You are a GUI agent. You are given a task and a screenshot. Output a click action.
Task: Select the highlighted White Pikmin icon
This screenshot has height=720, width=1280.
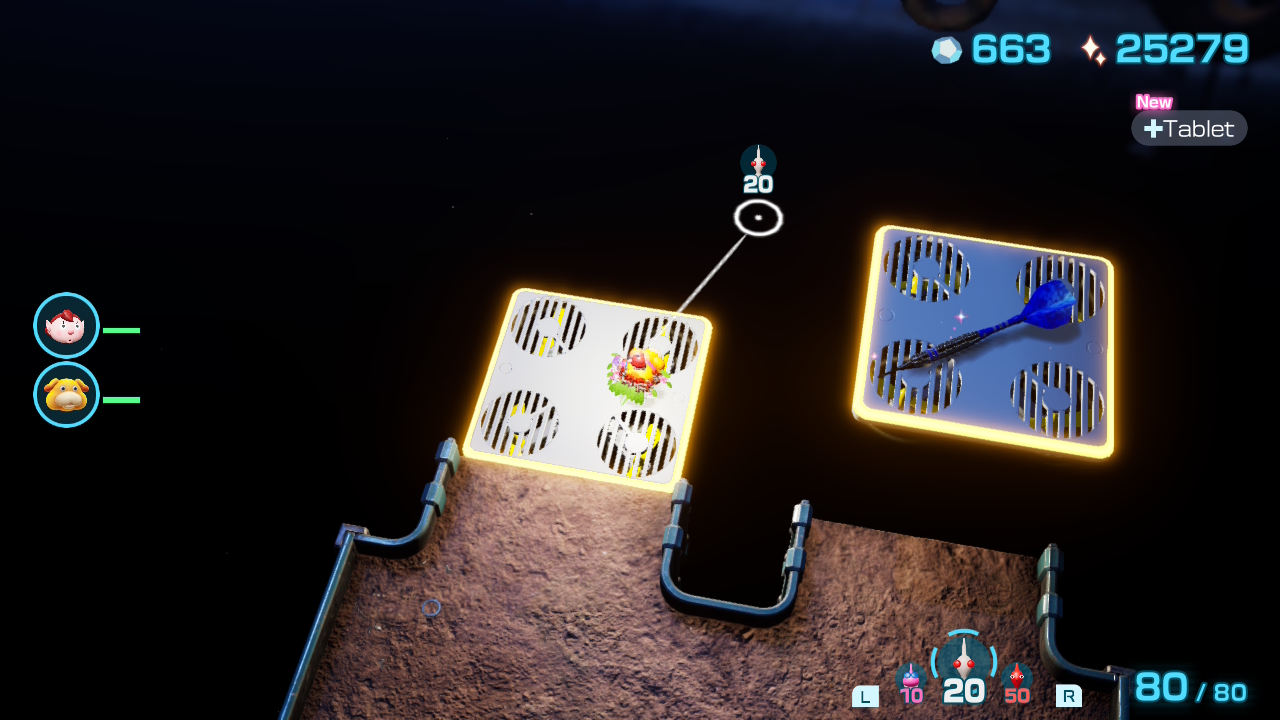pos(963,662)
